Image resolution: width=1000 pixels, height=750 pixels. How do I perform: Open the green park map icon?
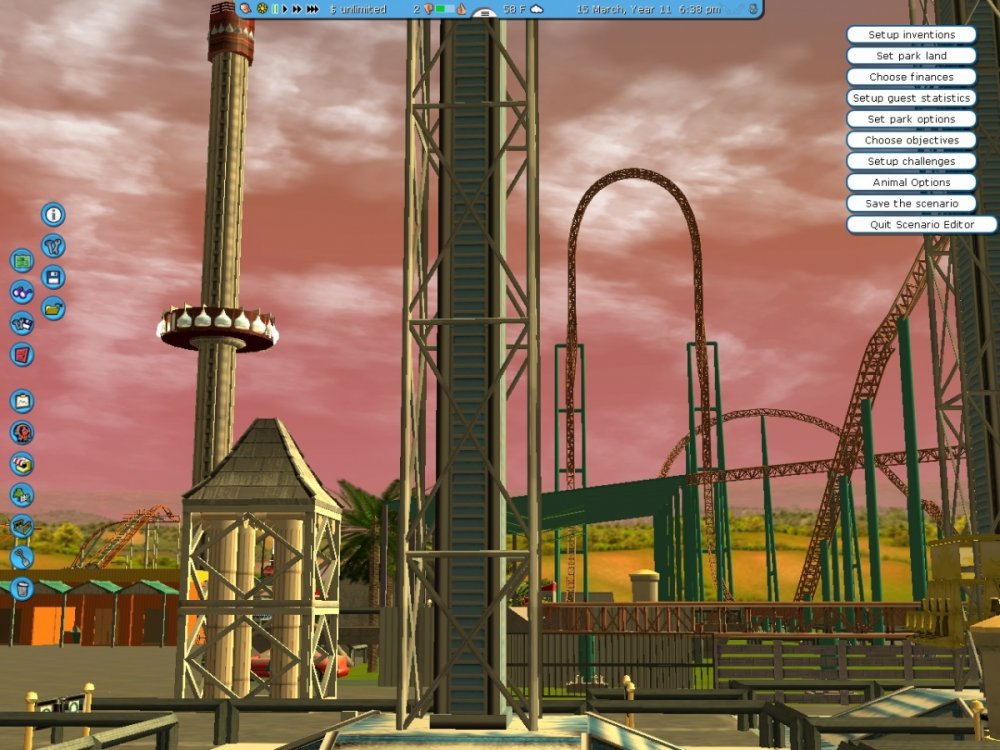click(x=22, y=261)
